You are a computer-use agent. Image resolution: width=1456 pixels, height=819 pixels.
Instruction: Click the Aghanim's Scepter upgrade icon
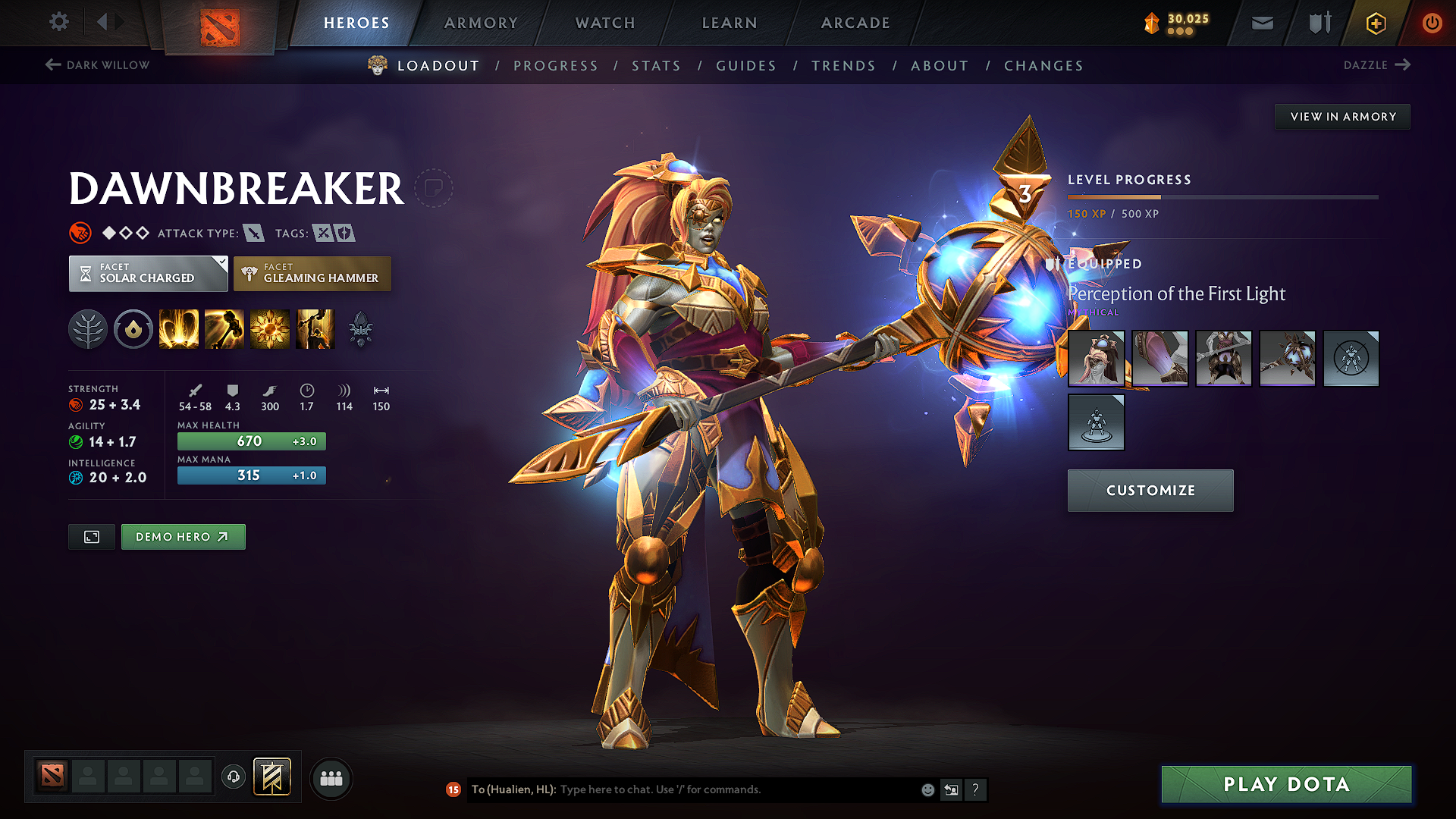pos(361,329)
